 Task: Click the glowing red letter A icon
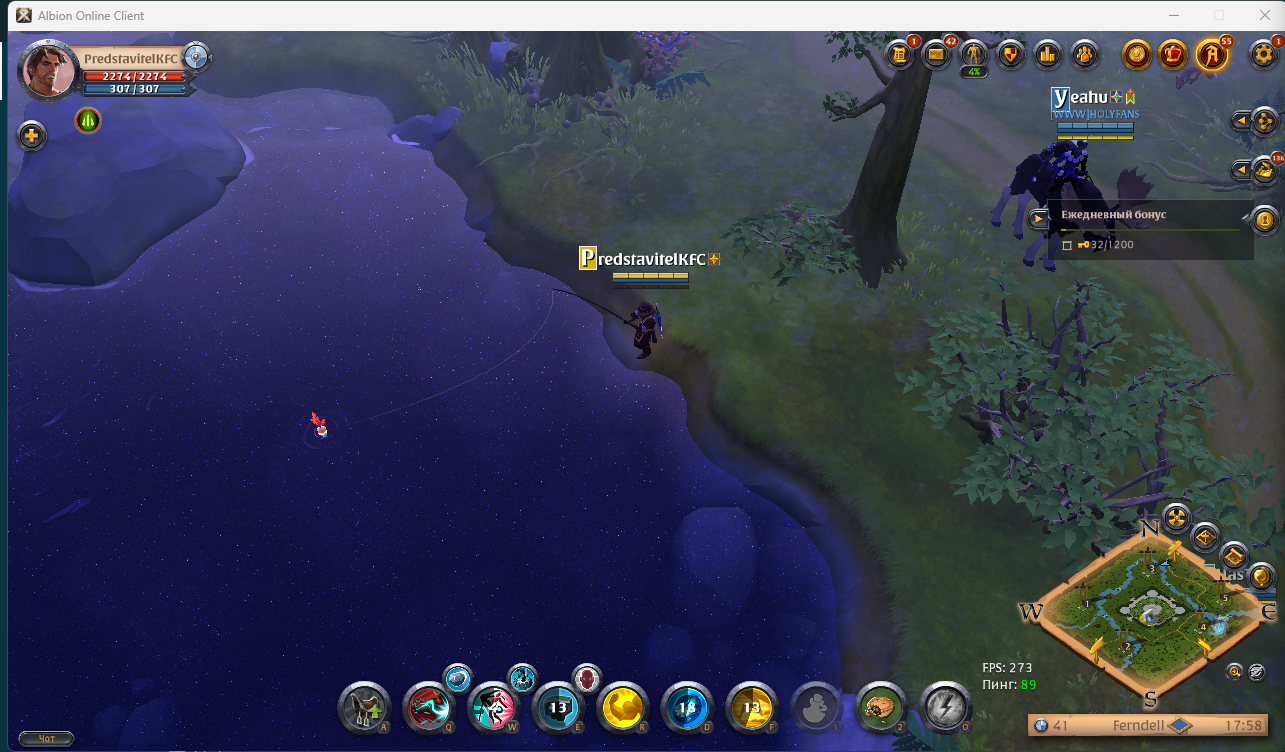(x=1212, y=54)
